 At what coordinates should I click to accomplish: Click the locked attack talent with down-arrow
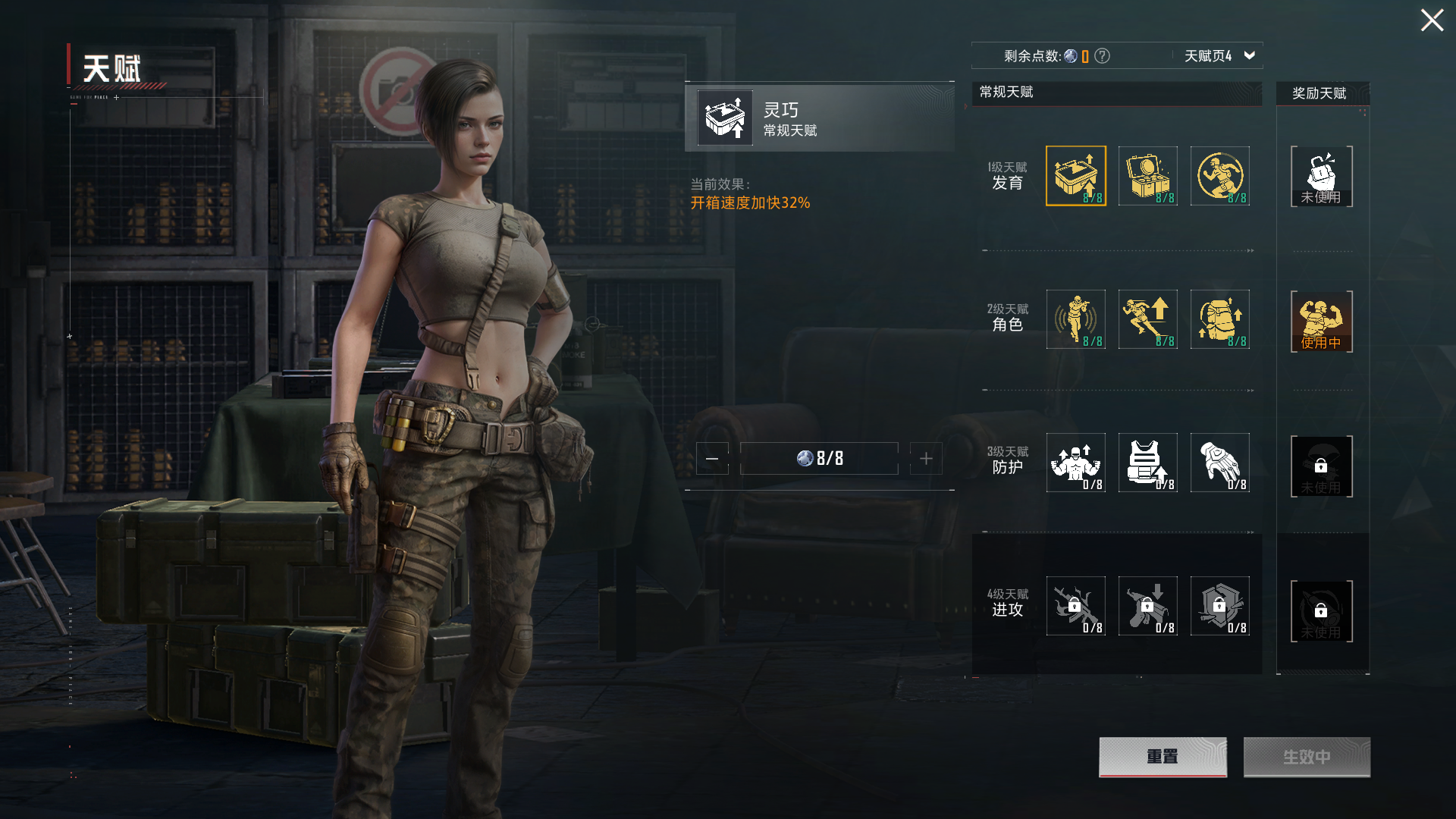click(x=1147, y=606)
